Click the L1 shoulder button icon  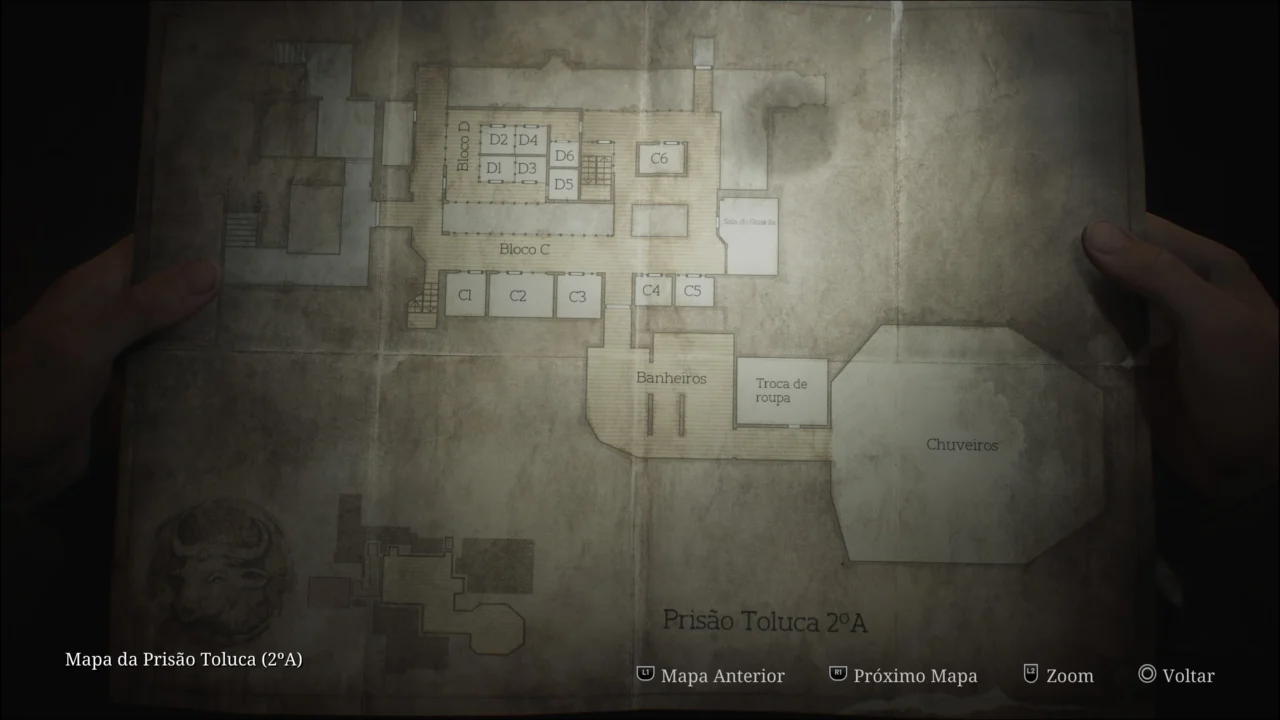(x=644, y=675)
